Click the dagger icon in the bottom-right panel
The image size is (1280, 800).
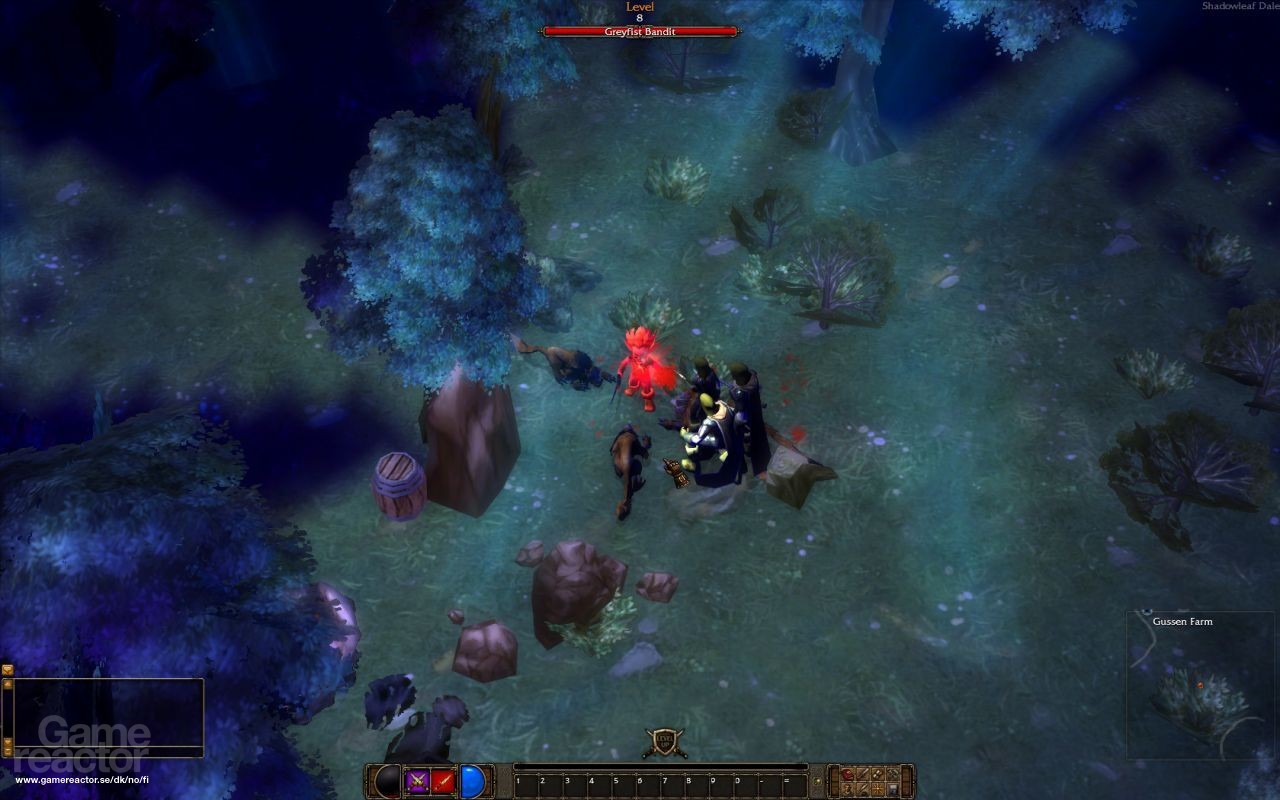[x=862, y=789]
